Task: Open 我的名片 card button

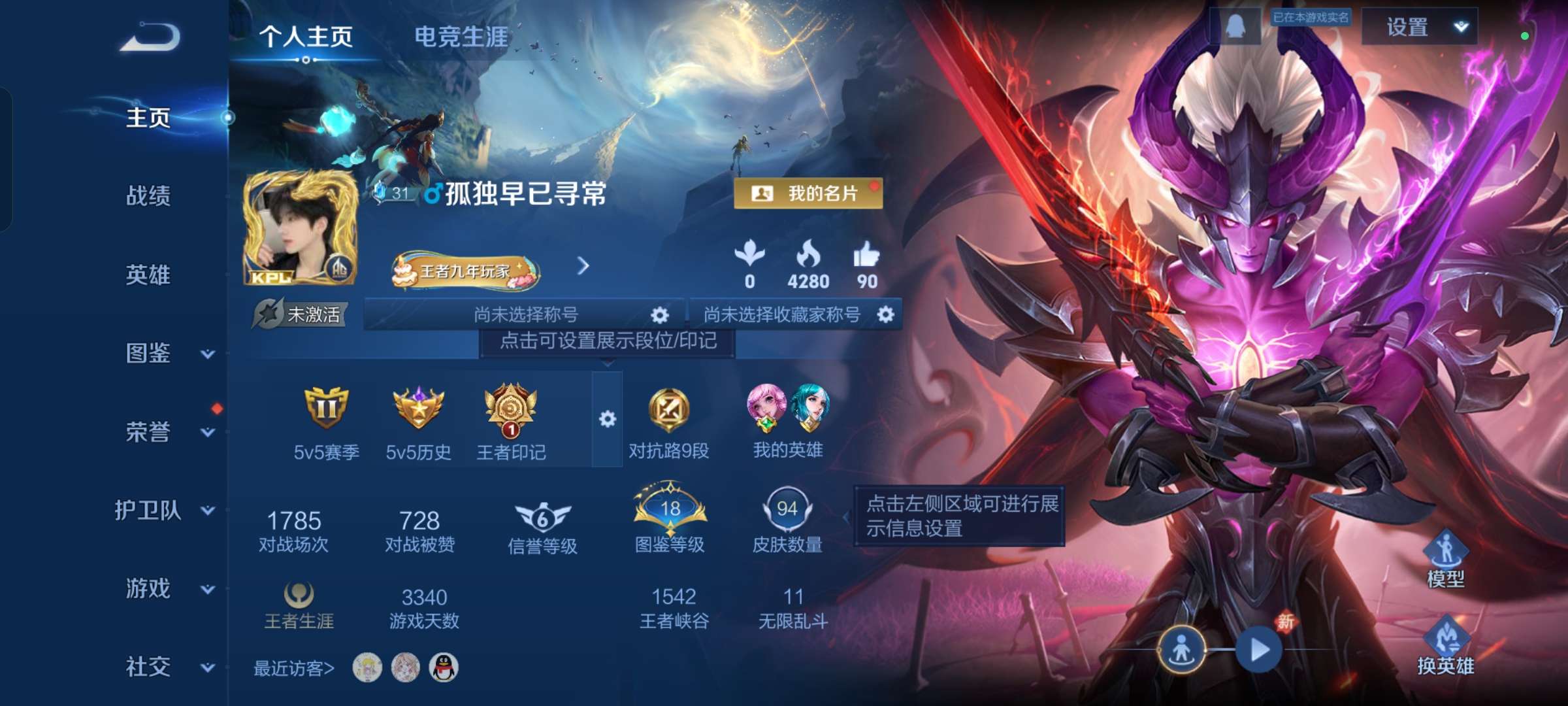Action: click(808, 193)
